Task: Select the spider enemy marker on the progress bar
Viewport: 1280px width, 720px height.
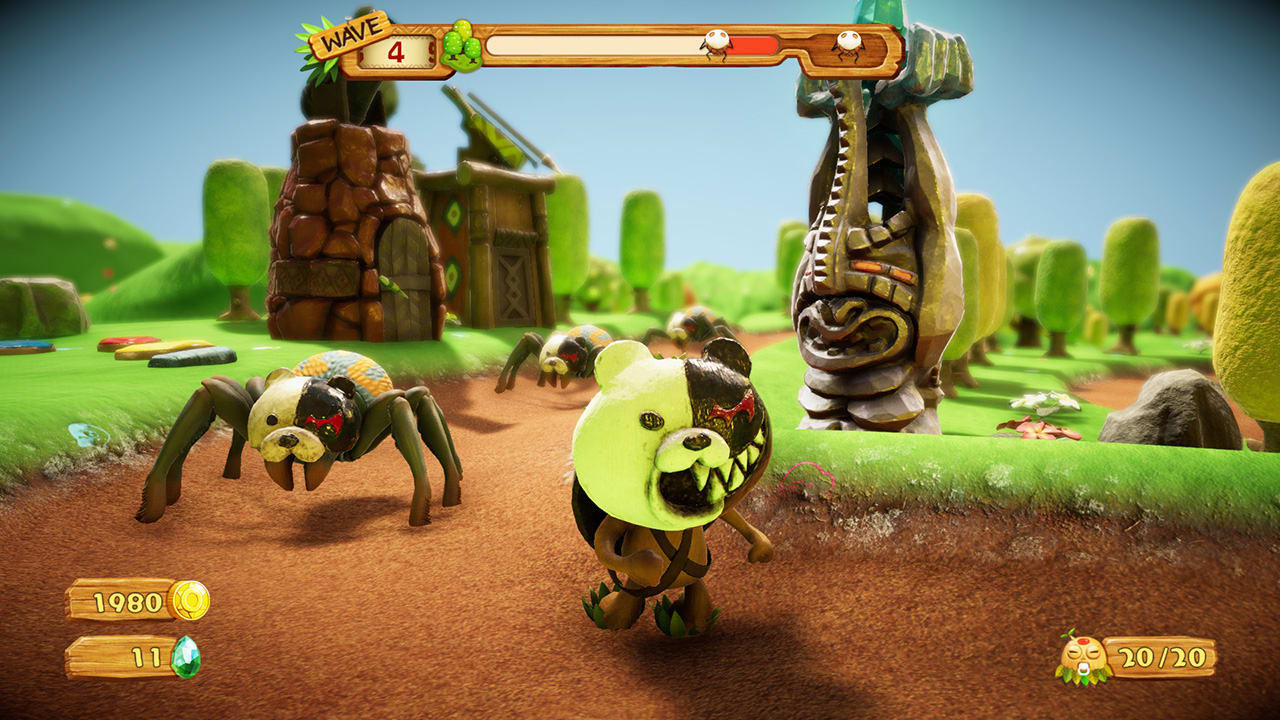Action: coord(715,44)
